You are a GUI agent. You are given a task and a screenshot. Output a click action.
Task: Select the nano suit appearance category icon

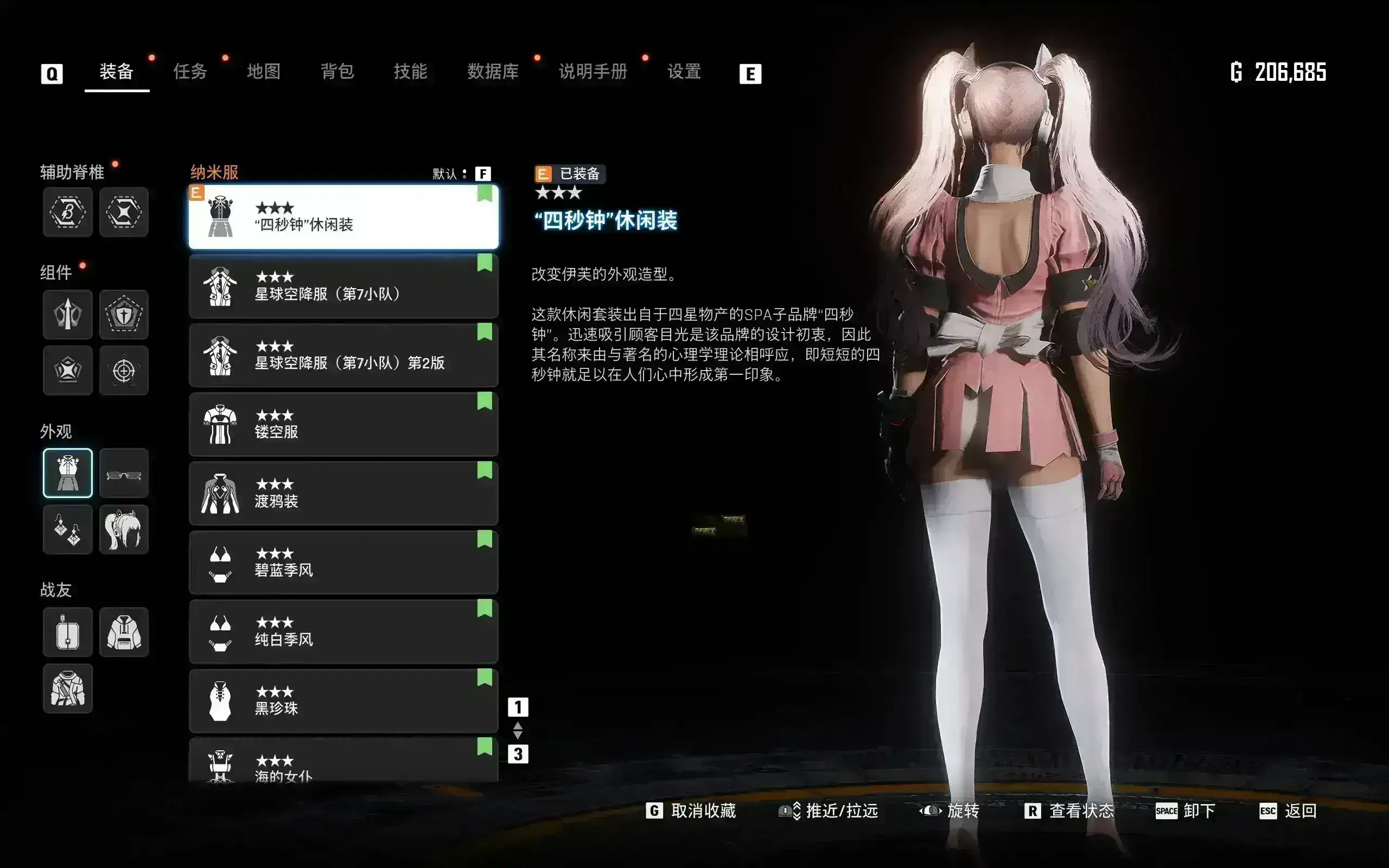pos(68,473)
